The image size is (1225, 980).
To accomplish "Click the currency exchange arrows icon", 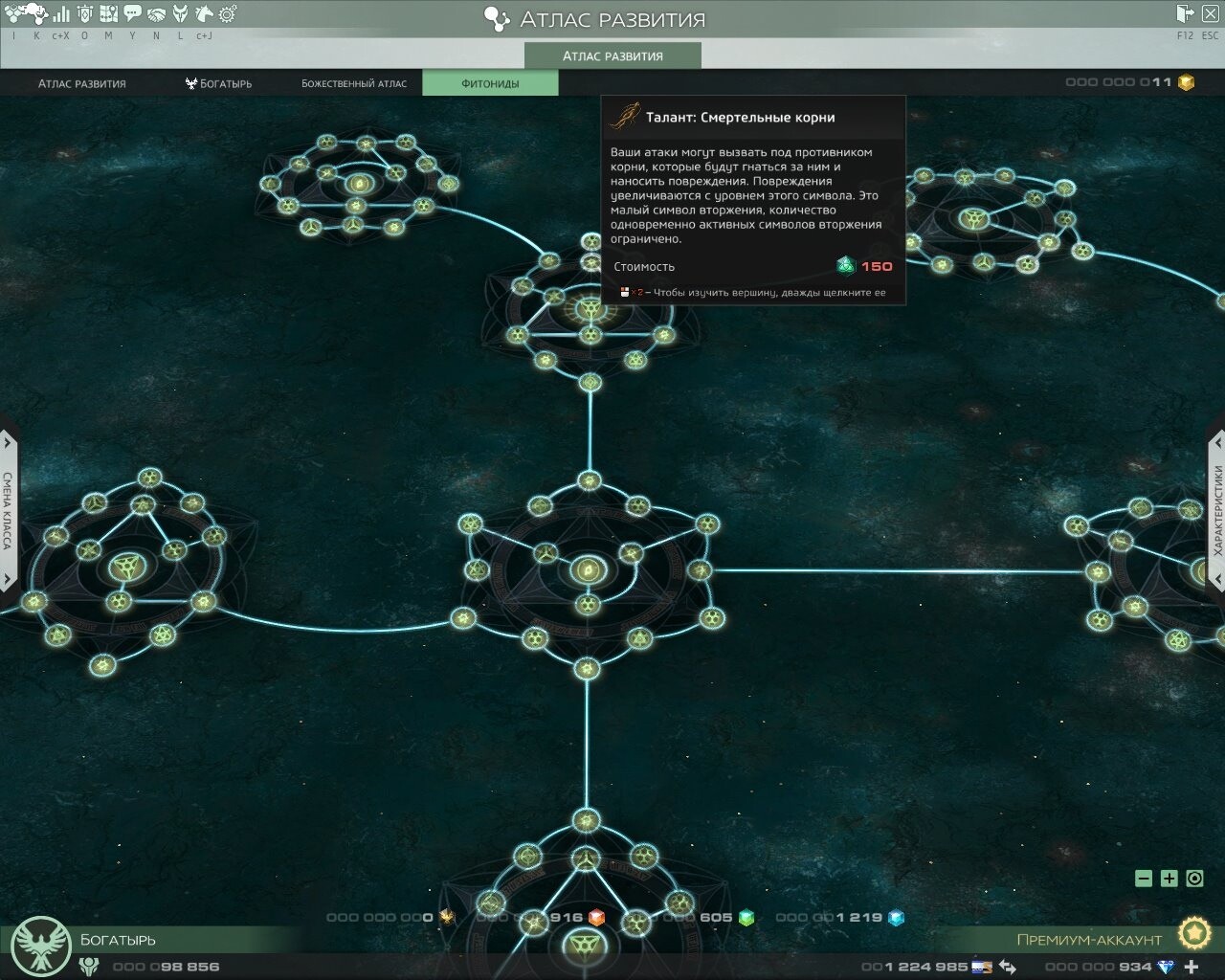I will point(1007,967).
